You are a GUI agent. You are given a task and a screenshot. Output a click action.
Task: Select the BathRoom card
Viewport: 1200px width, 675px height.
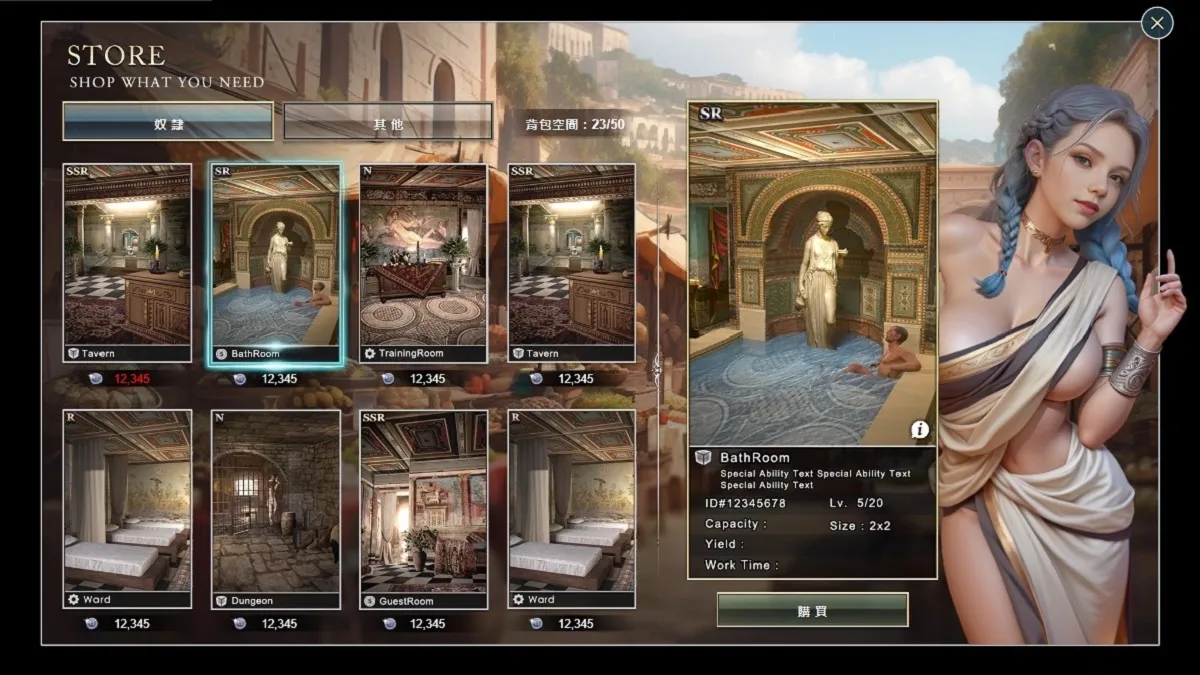pyautogui.click(x=275, y=264)
